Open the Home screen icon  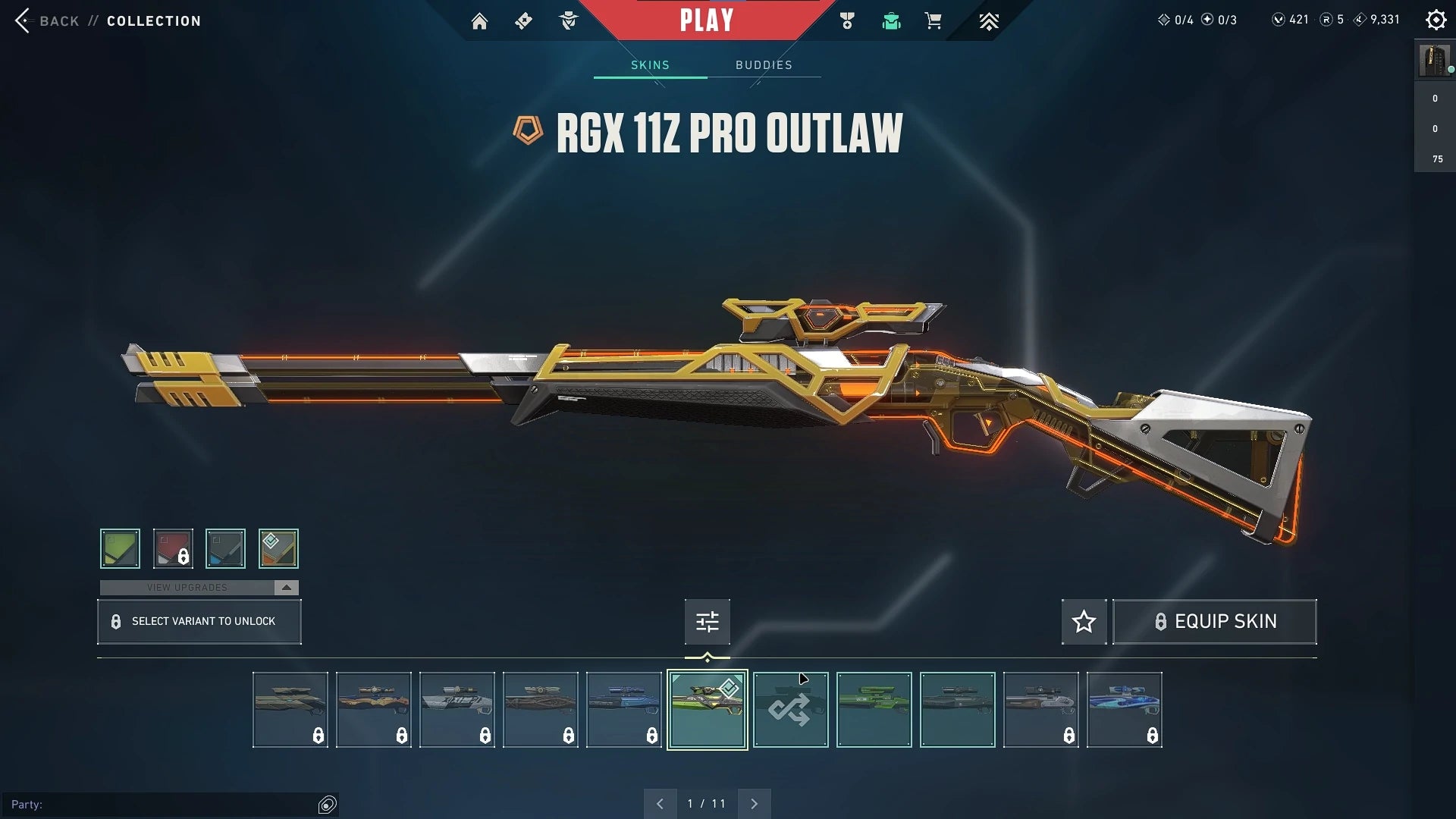(479, 20)
